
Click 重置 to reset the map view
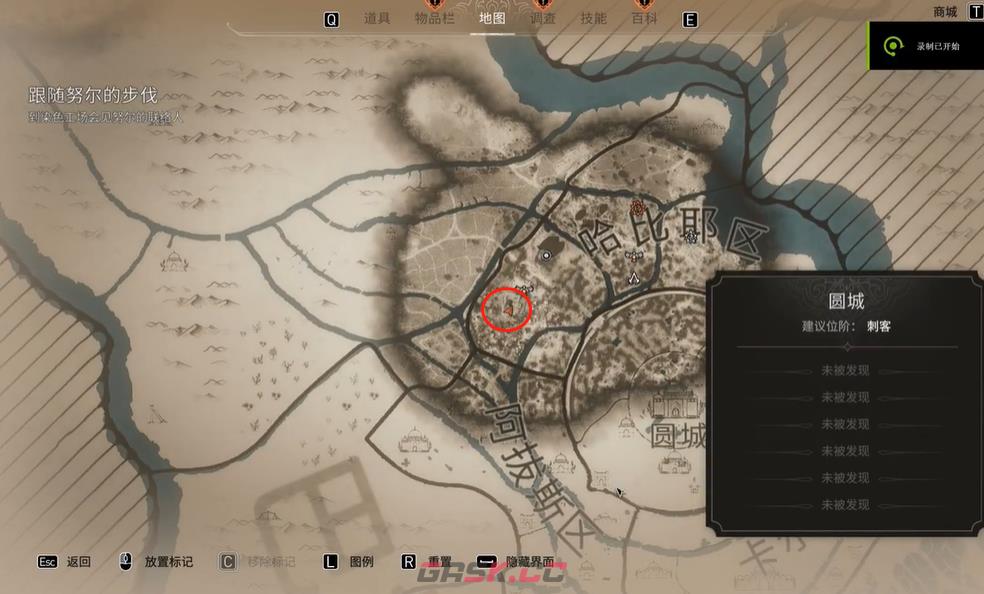click(x=440, y=562)
